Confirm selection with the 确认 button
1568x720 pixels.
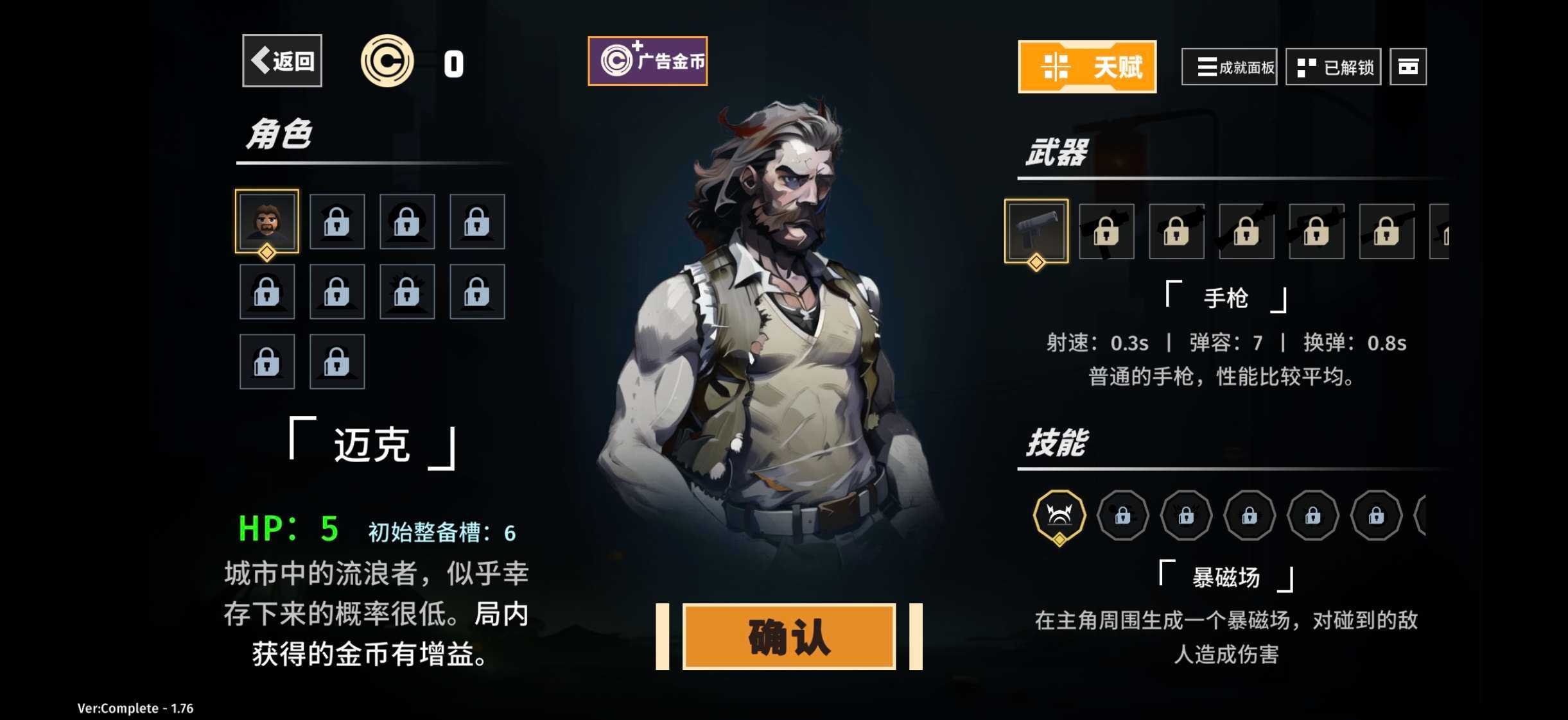pos(788,637)
